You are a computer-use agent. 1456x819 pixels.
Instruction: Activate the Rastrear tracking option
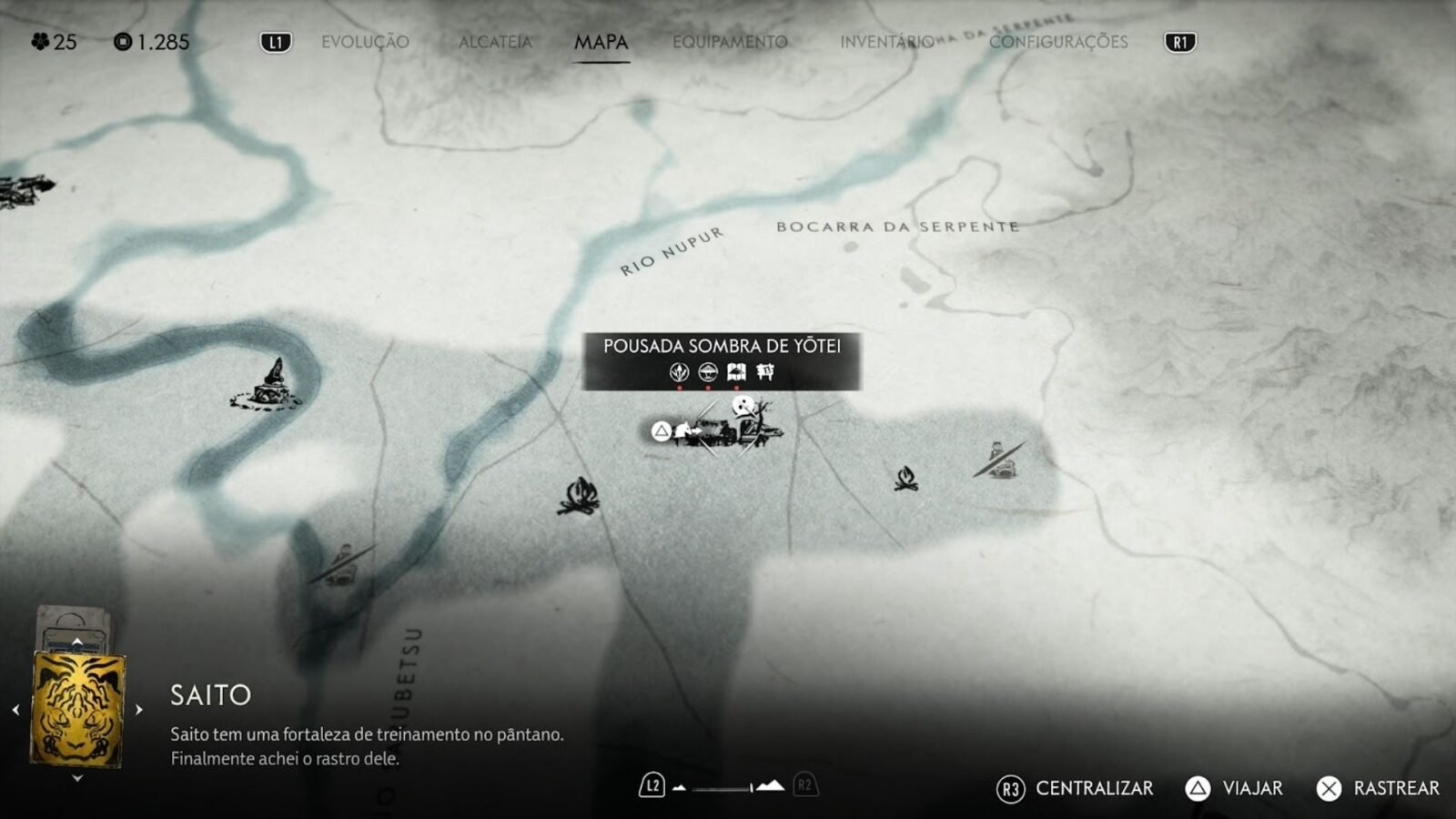point(1378,788)
